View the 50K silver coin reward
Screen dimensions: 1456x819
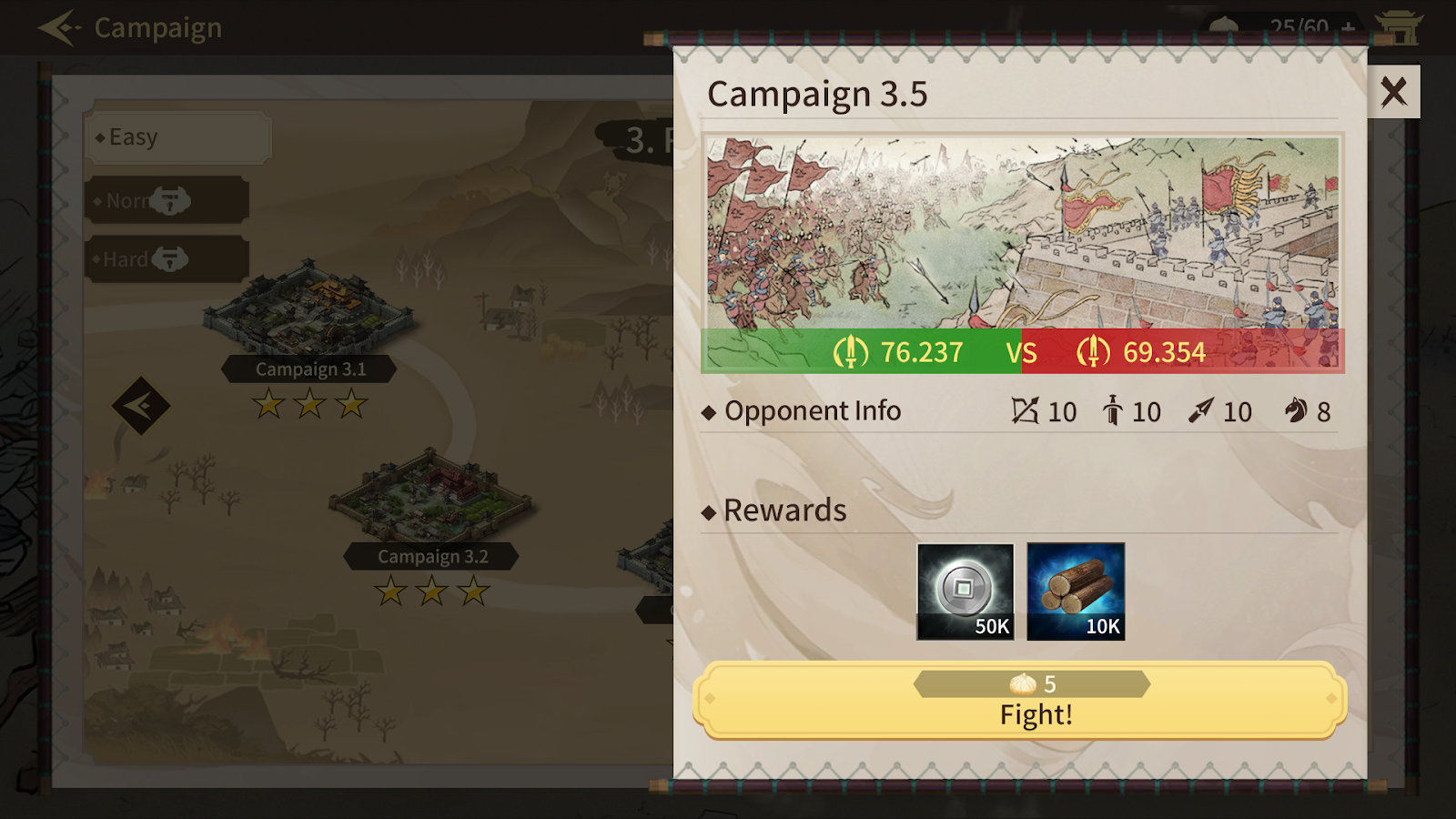click(x=966, y=591)
